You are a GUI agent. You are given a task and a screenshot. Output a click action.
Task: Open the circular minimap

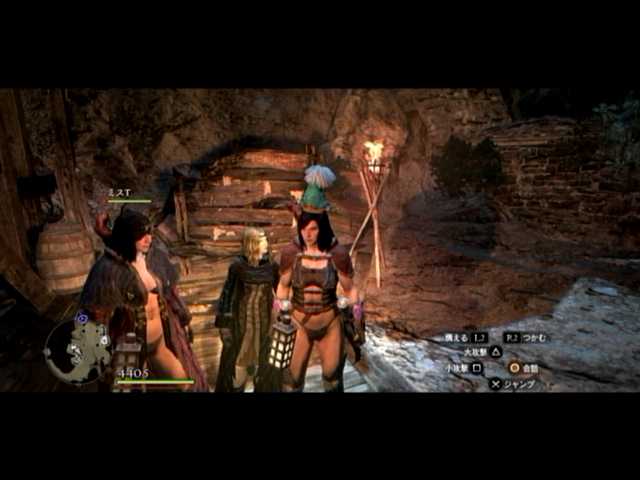(x=77, y=349)
